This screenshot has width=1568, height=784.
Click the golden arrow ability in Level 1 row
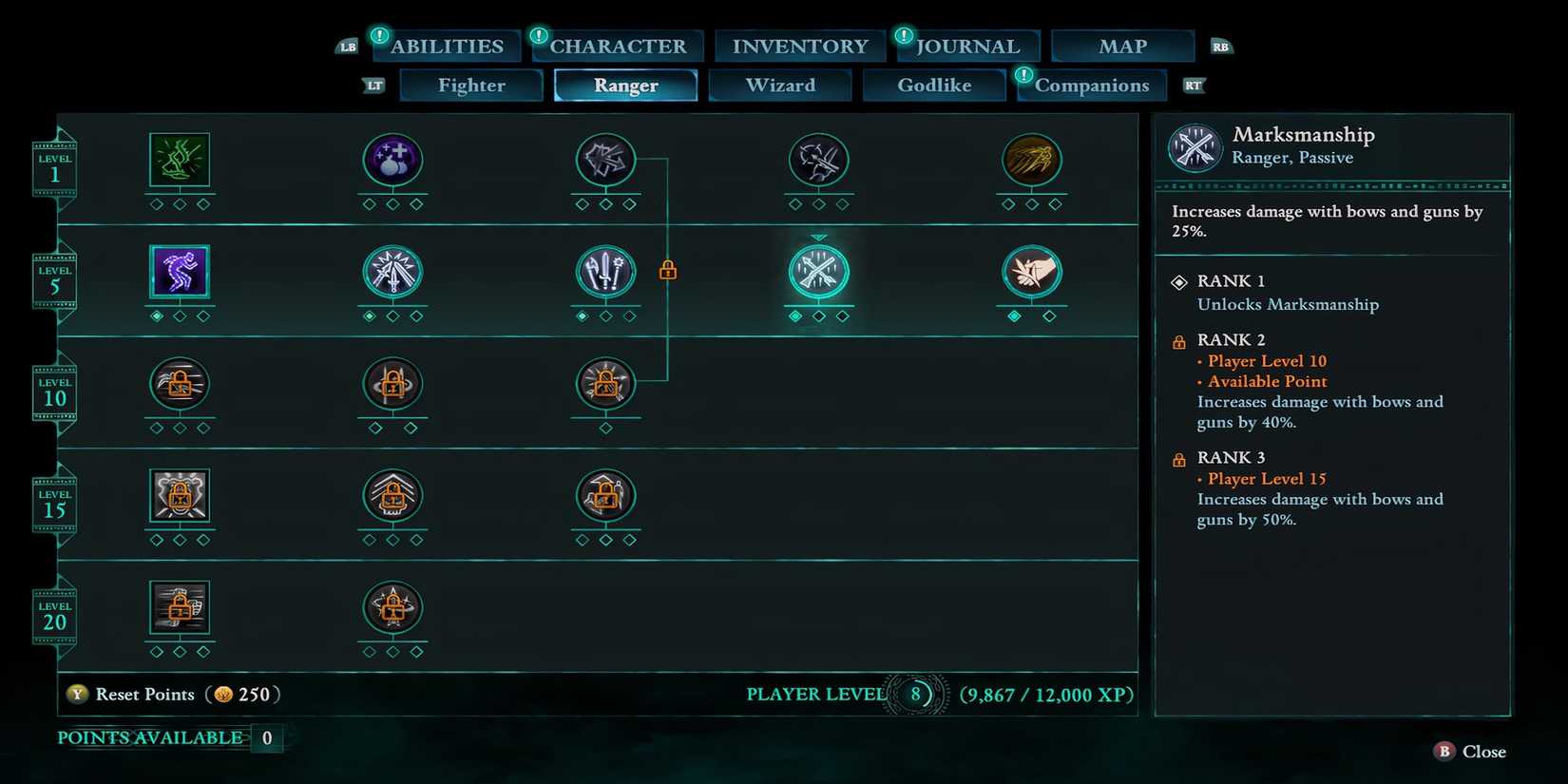click(1032, 162)
